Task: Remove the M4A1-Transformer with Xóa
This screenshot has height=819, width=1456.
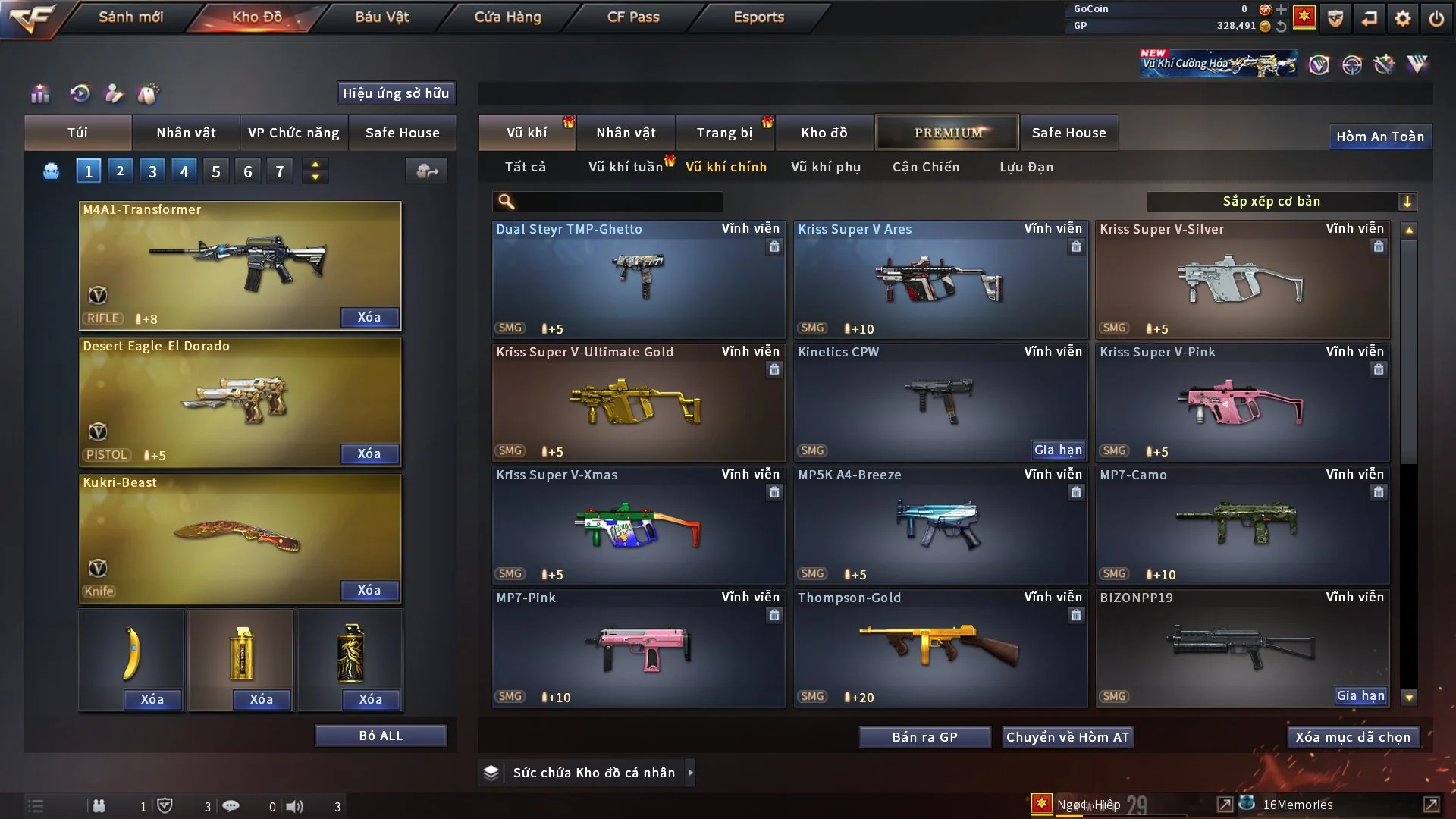Action: pyautogui.click(x=369, y=317)
